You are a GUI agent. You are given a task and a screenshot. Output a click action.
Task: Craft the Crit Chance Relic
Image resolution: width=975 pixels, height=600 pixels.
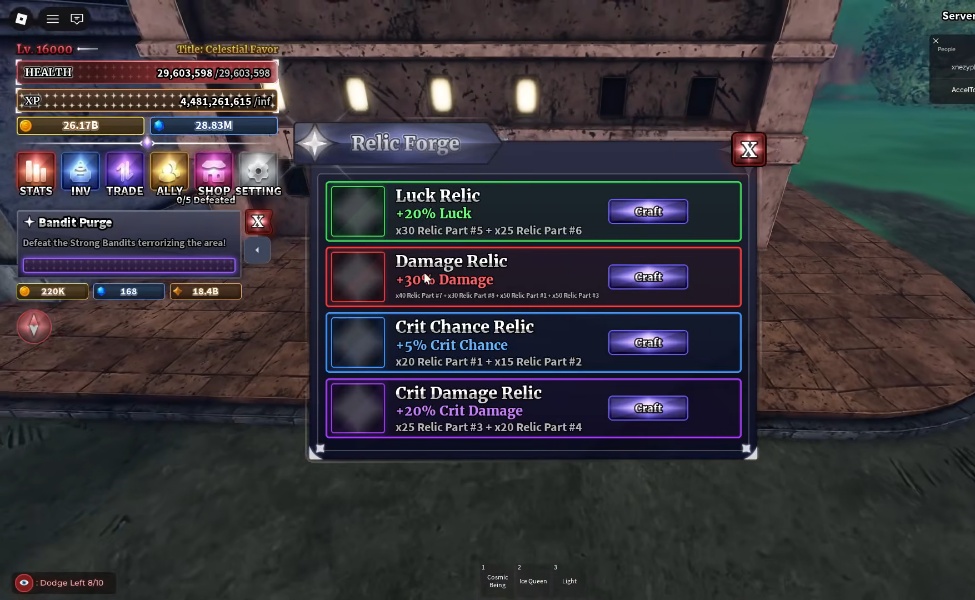click(x=648, y=343)
